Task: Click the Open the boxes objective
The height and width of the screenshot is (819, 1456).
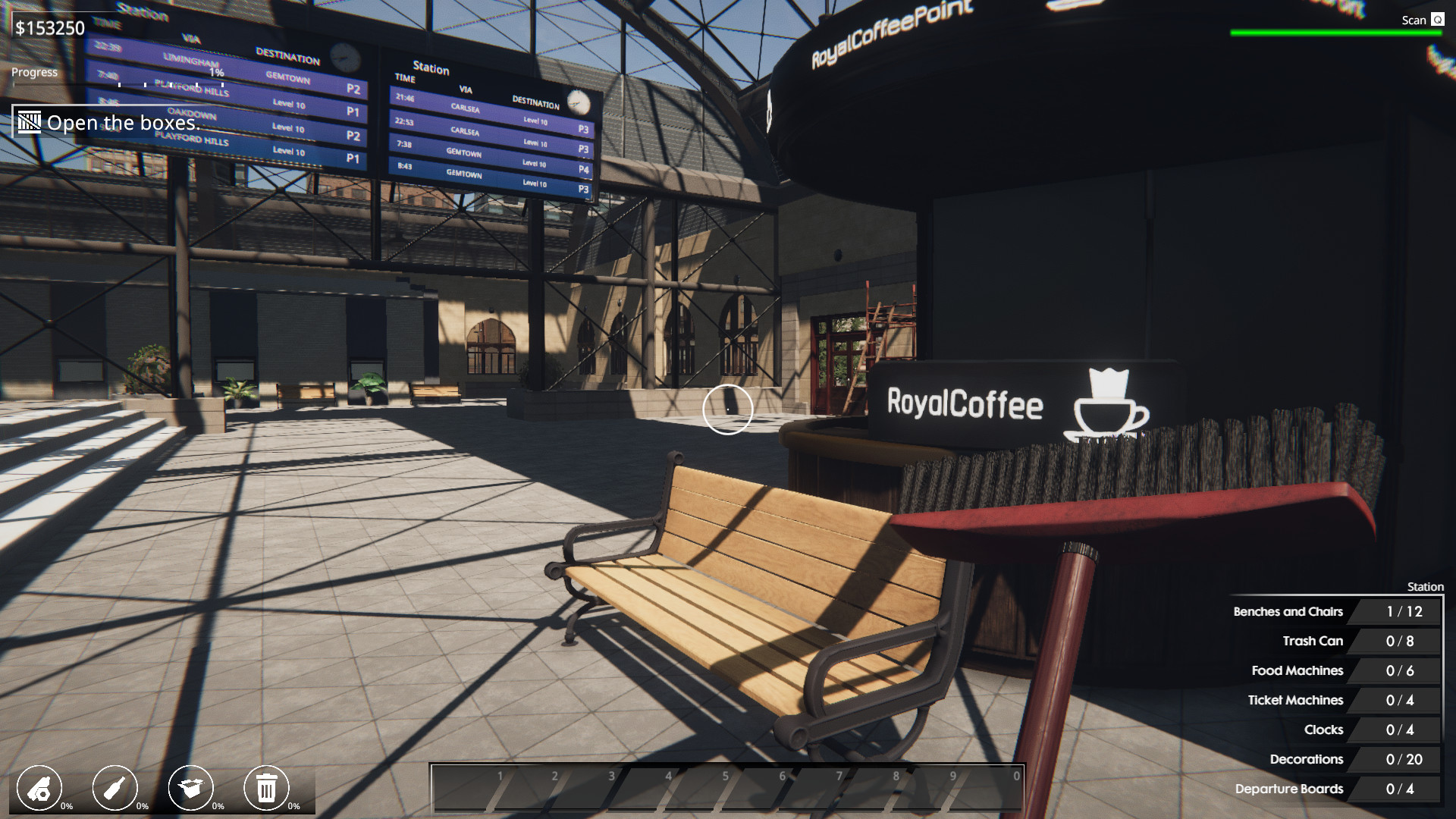Action: pyautogui.click(x=123, y=123)
